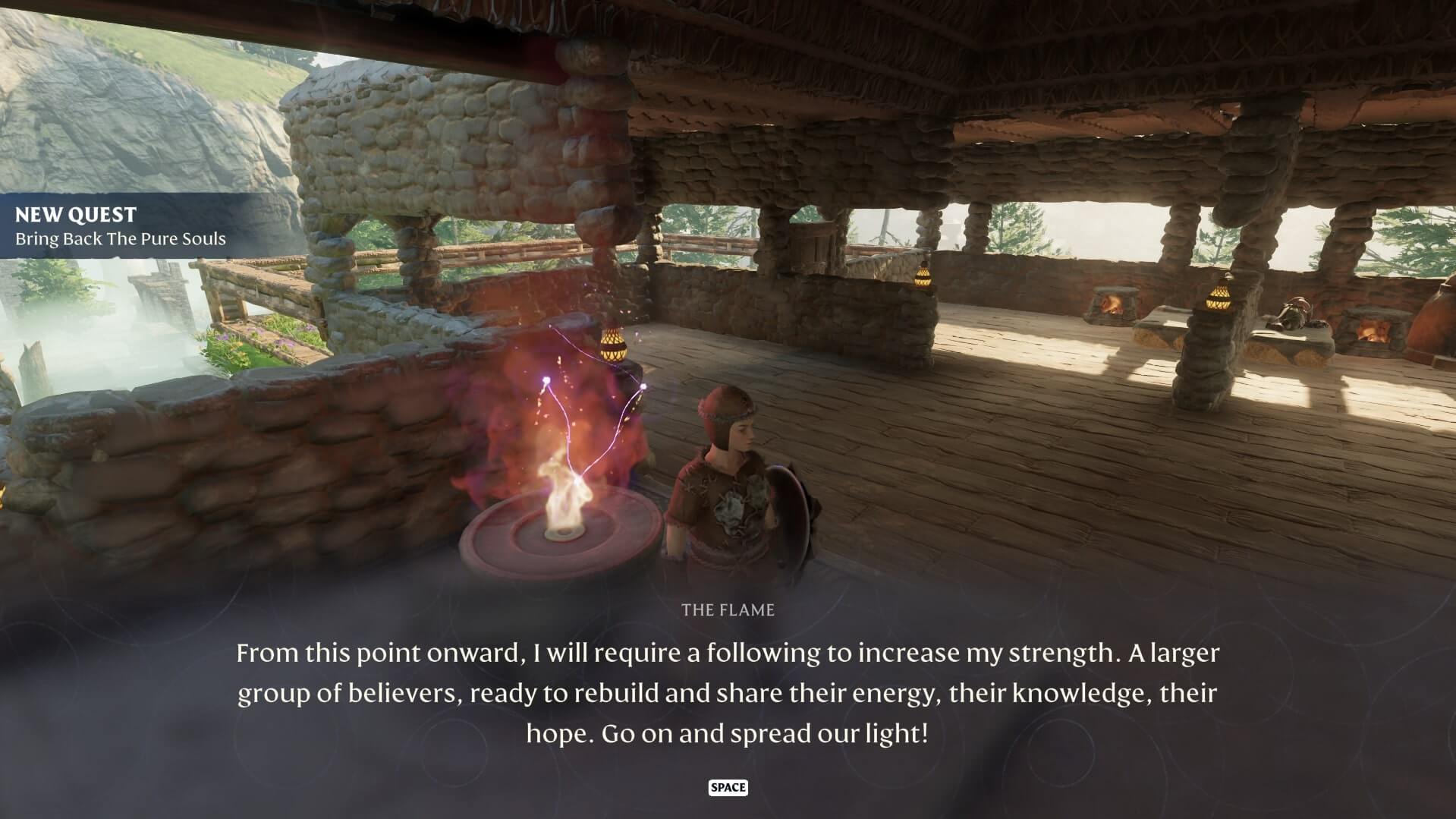Open the Bring Back The Pure Souls quest notification

pyautogui.click(x=121, y=226)
